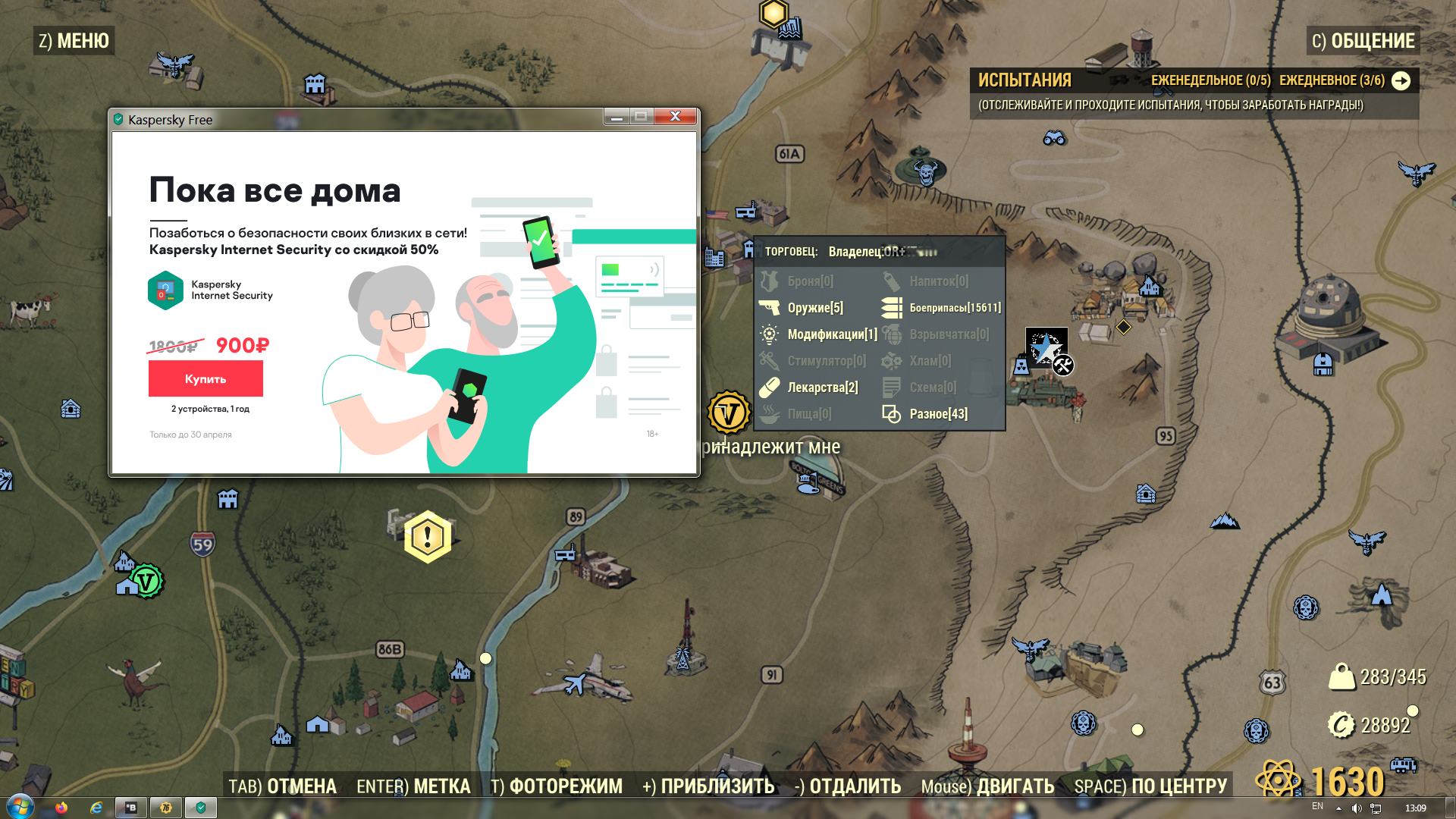
Task: Select the mountain peak map marker
Action: pos(1224,521)
